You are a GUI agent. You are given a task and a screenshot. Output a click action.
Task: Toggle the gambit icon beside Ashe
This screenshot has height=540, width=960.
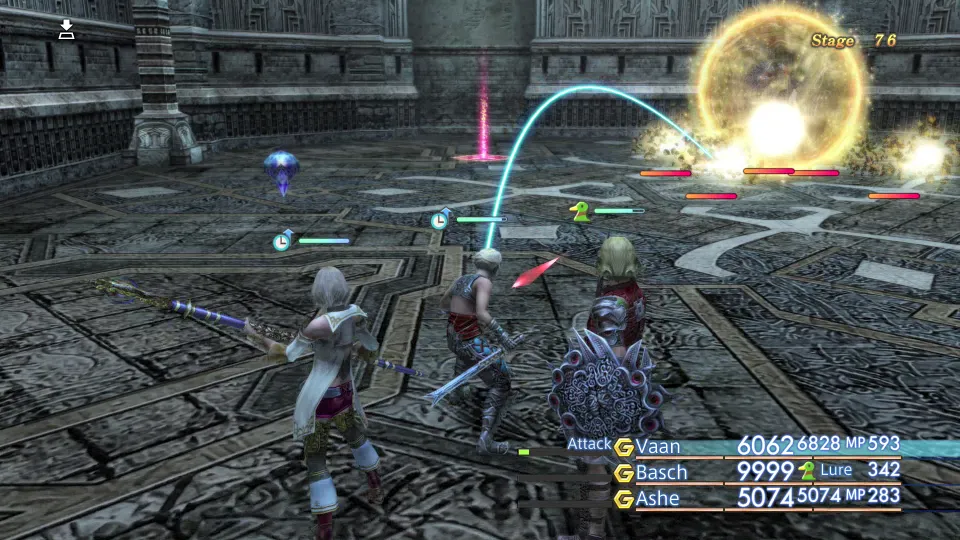[x=624, y=497]
